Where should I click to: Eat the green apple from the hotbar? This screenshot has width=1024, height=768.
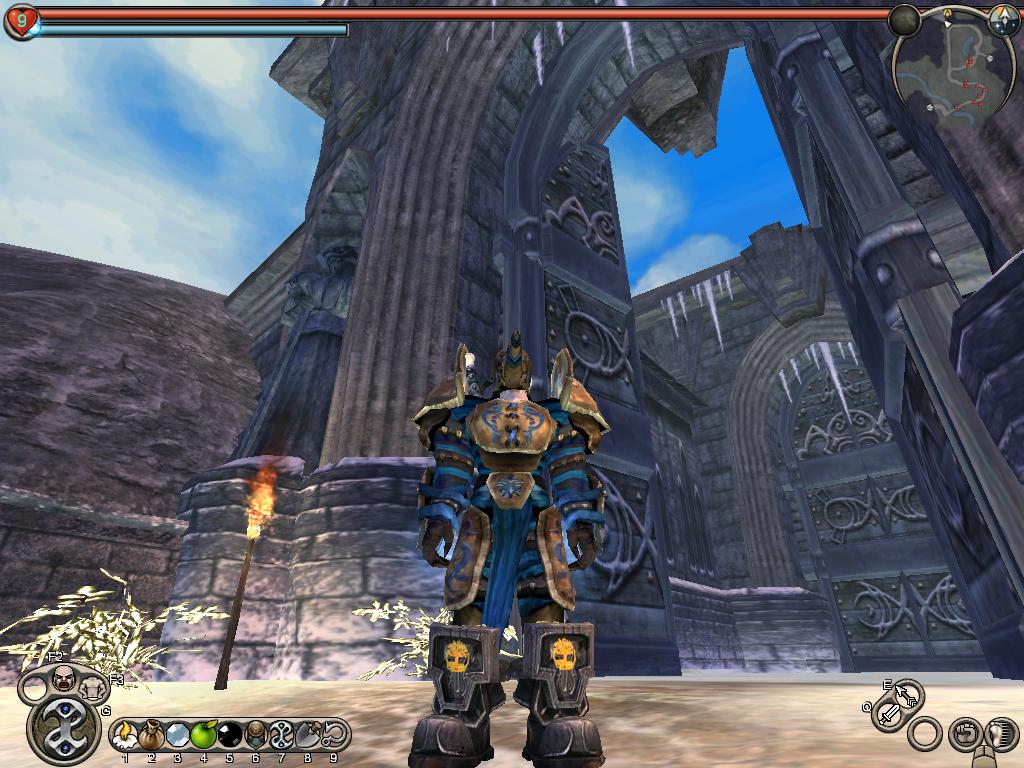[204, 737]
